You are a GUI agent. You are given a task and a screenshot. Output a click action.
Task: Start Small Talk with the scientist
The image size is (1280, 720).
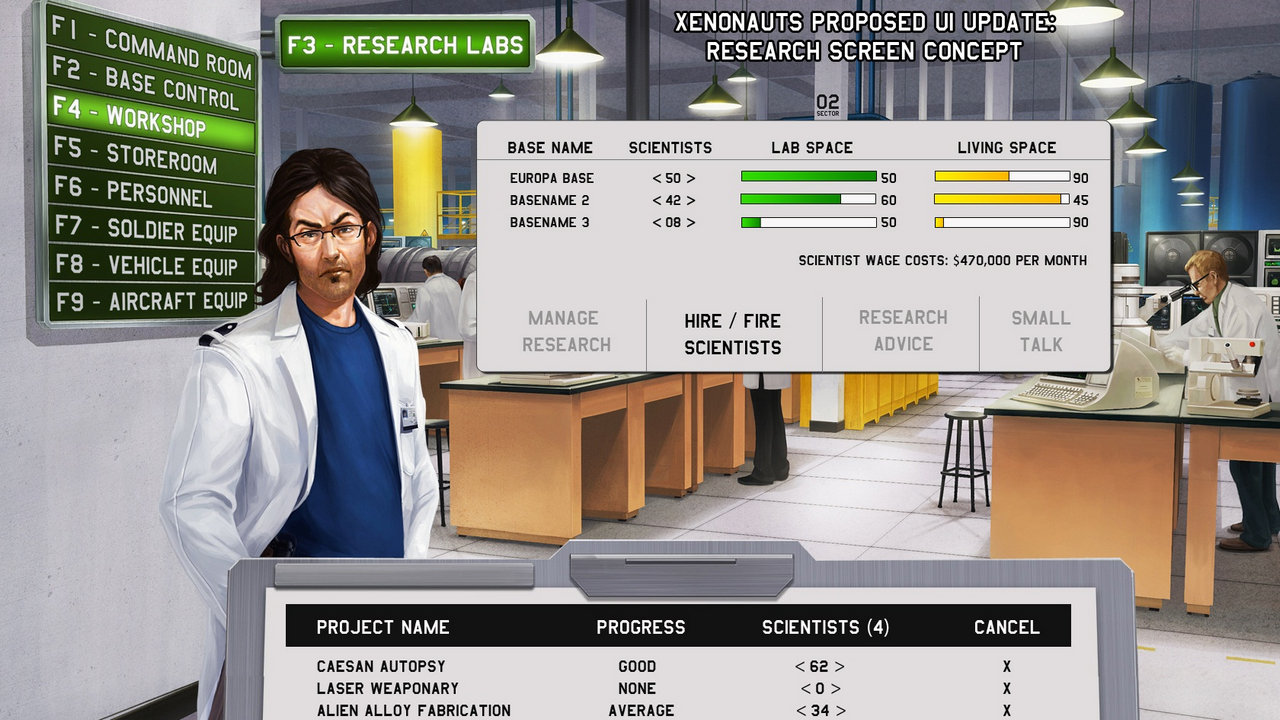1040,331
